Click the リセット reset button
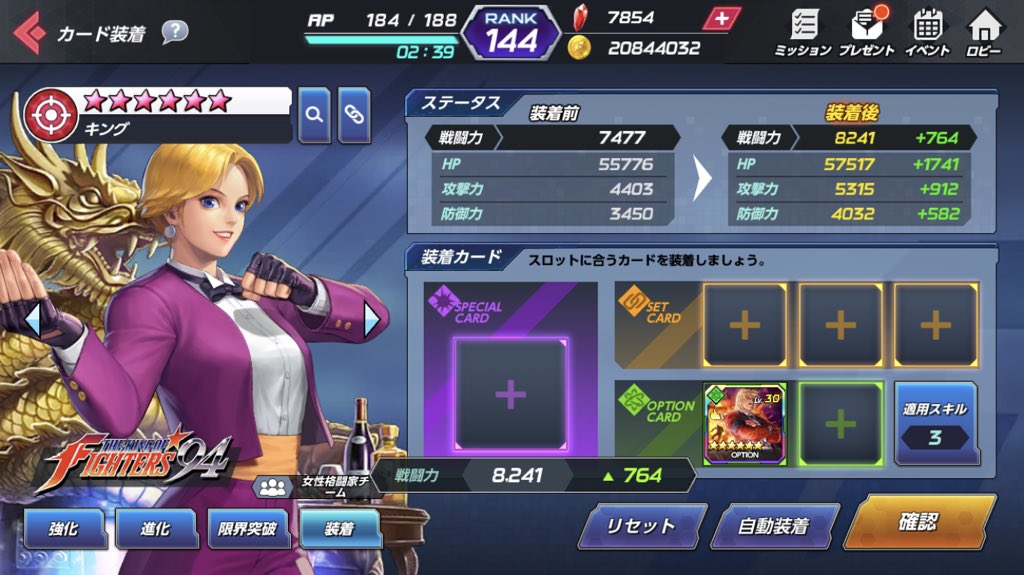1024x575 pixels. pyautogui.click(x=641, y=526)
